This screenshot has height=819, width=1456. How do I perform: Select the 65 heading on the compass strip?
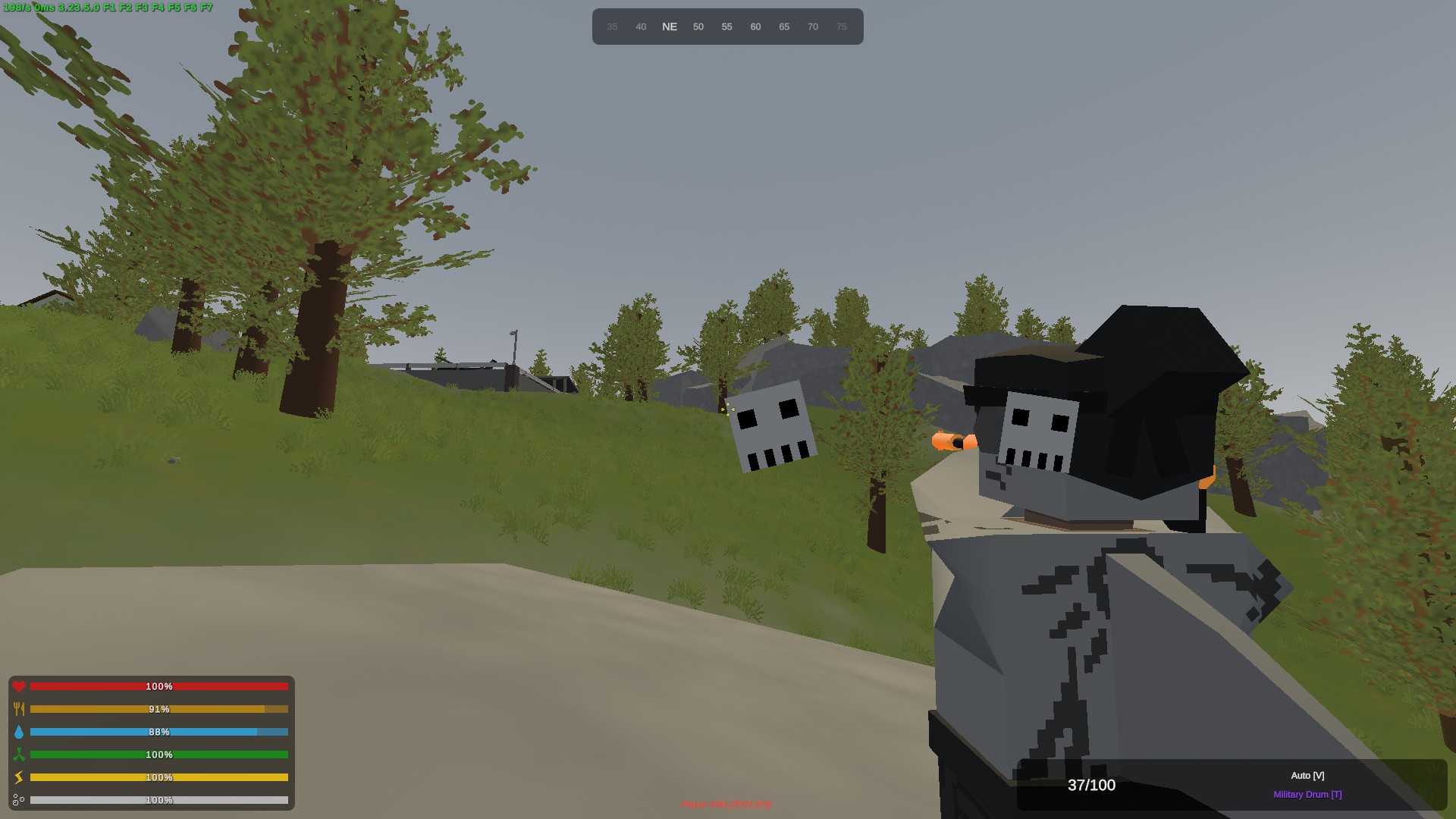(784, 27)
